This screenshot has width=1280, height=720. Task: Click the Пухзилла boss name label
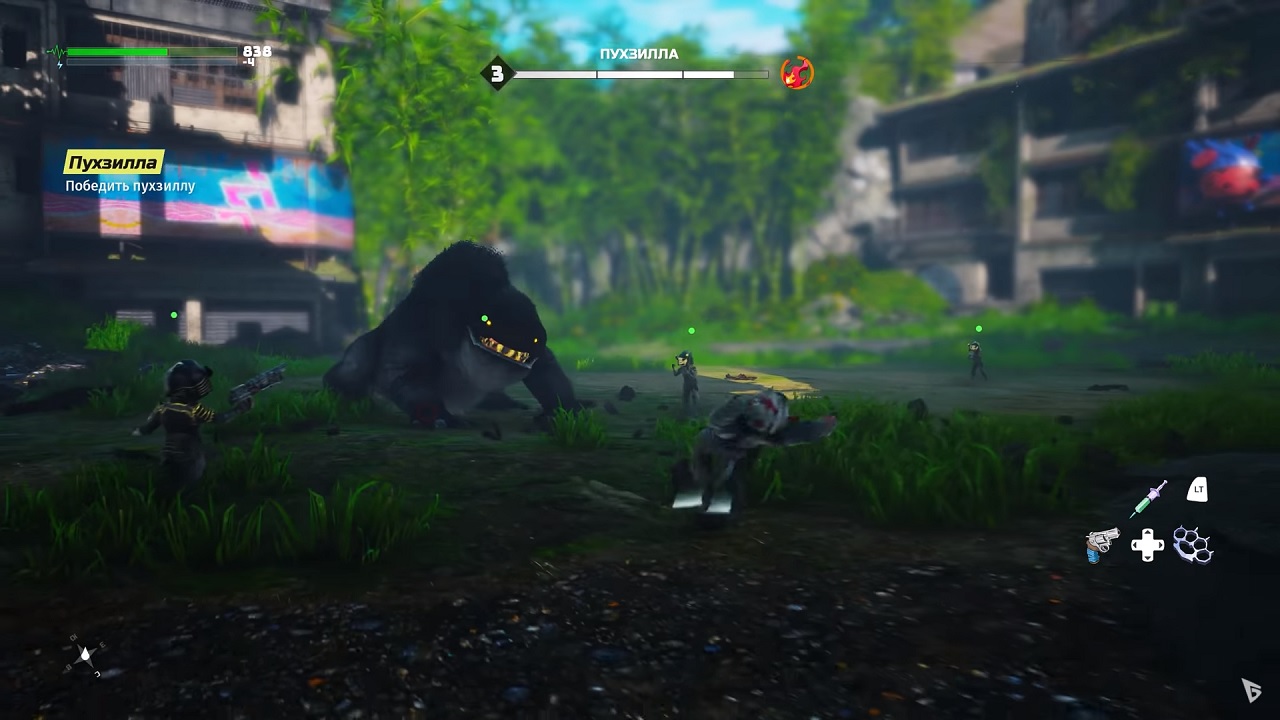tap(641, 54)
